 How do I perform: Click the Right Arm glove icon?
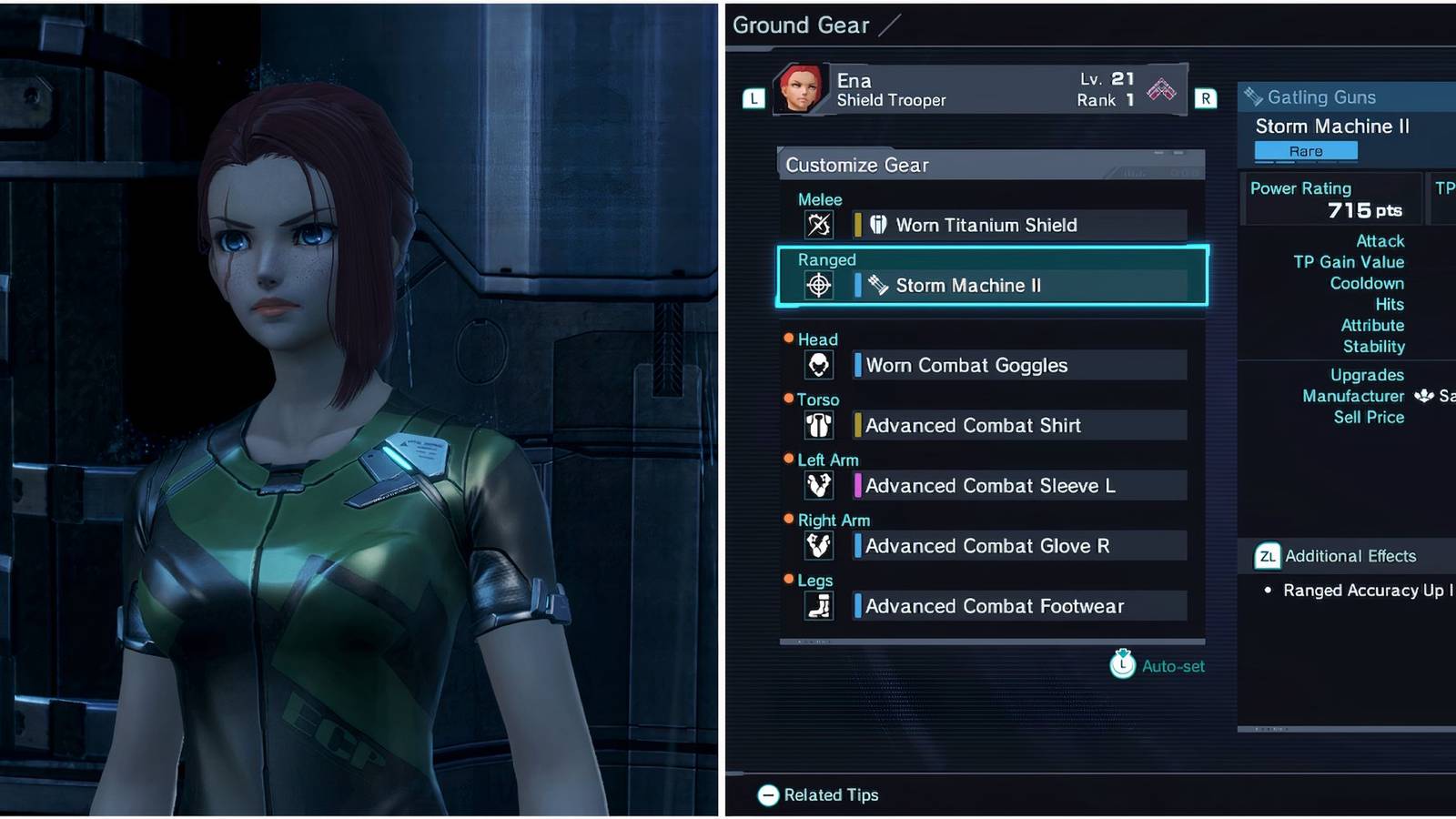(x=818, y=544)
